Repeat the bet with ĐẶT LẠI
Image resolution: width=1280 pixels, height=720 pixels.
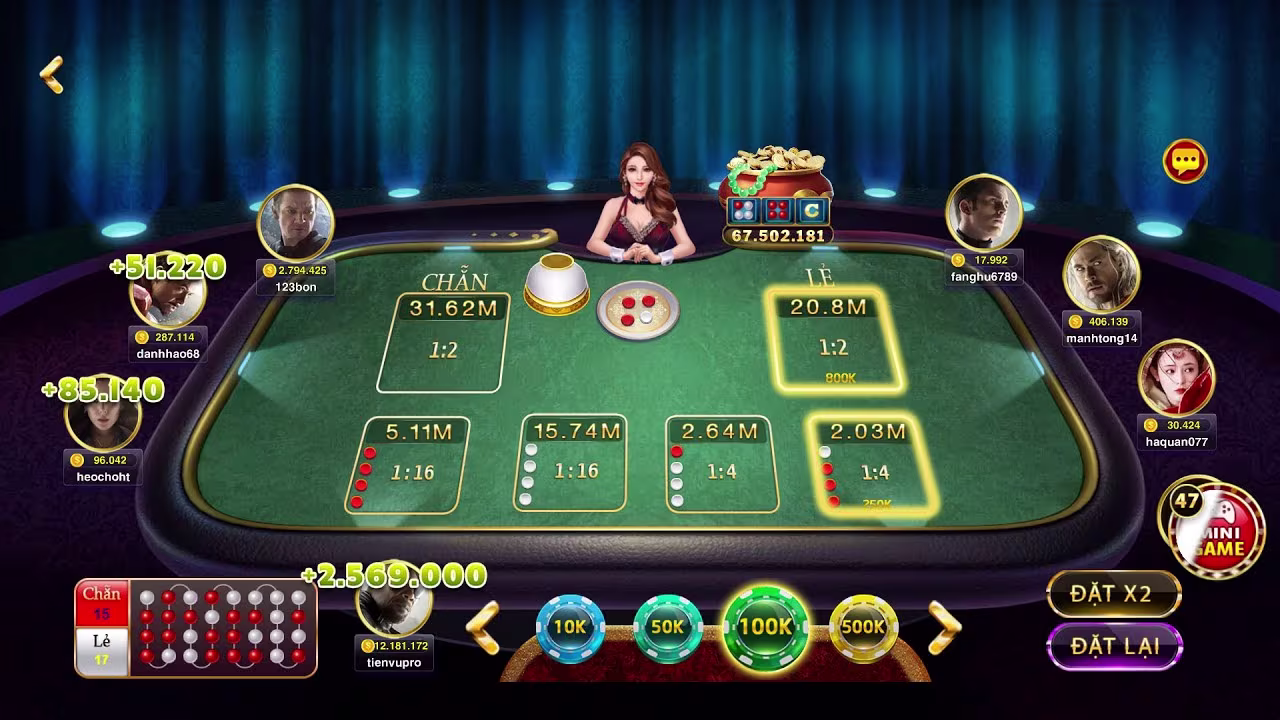tap(1114, 646)
